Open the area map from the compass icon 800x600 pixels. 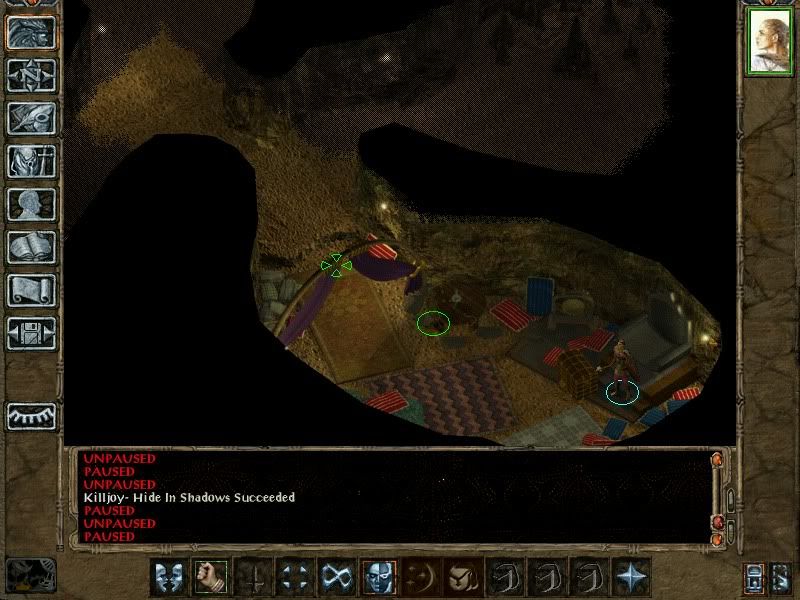[30, 75]
